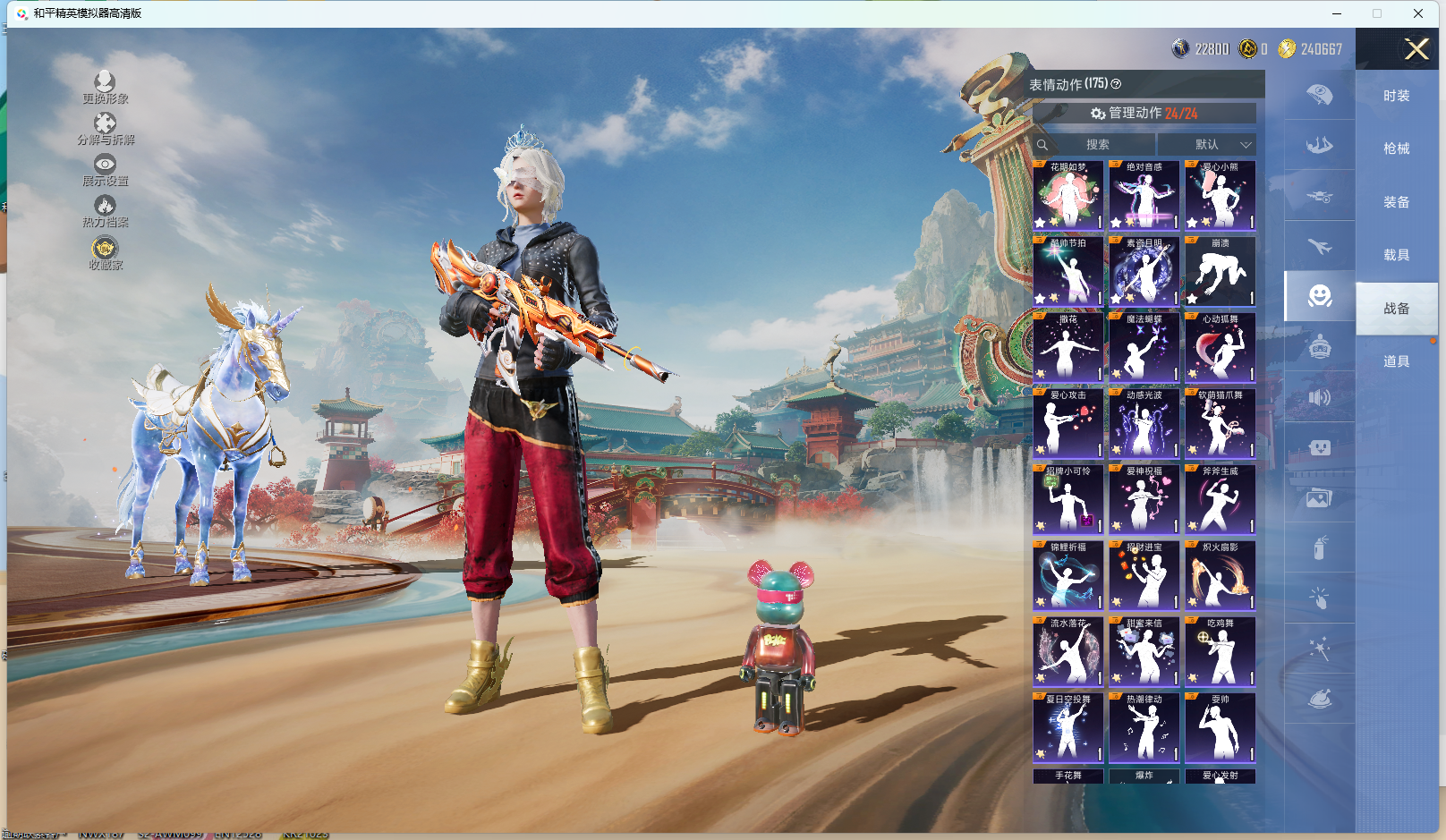Select the 花期如梦 emote
Viewport: 1446px width, 840px height.
click(1067, 196)
